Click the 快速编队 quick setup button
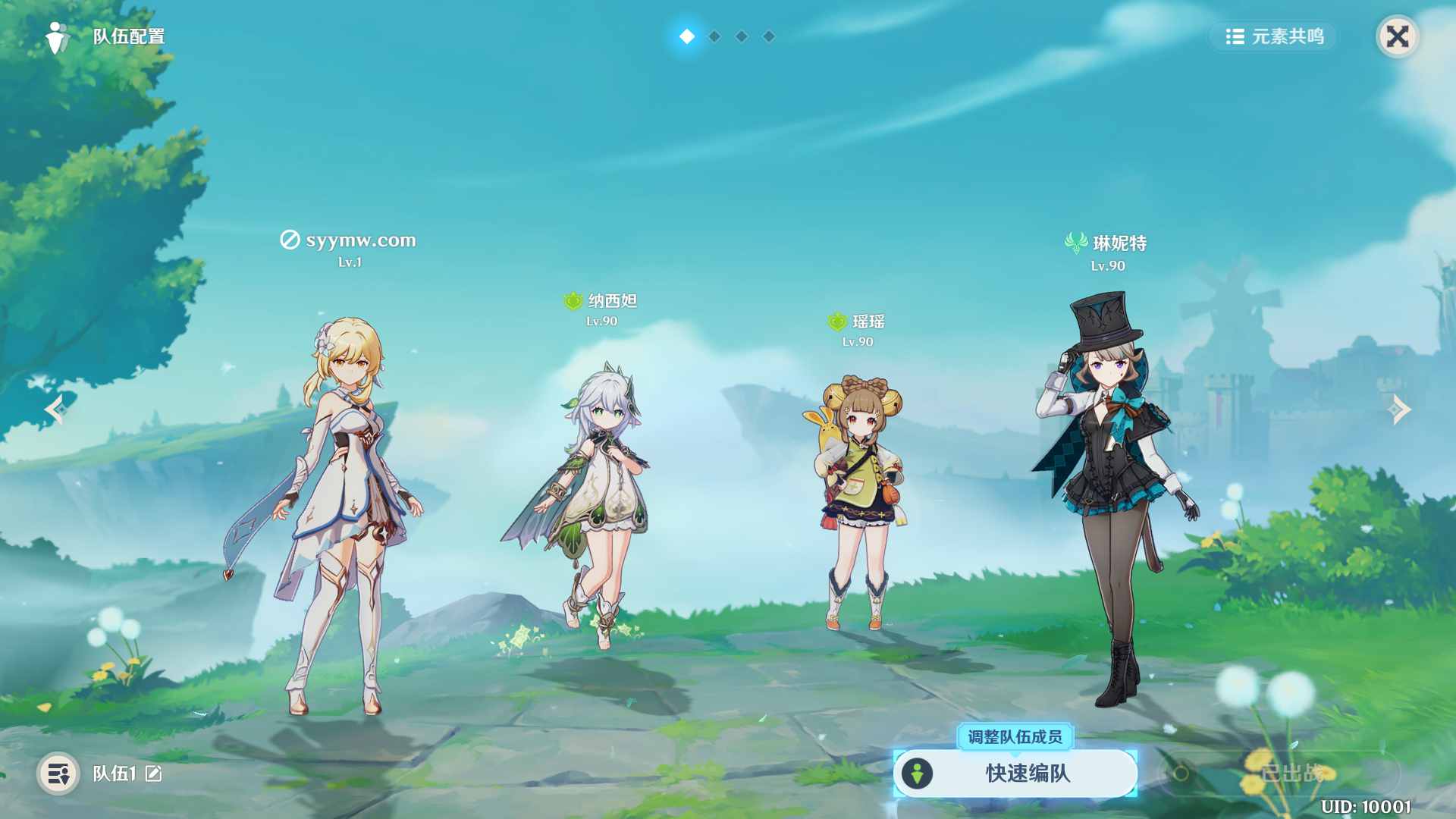The width and height of the screenshot is (1456, 819). click(x=1015, y=773)
